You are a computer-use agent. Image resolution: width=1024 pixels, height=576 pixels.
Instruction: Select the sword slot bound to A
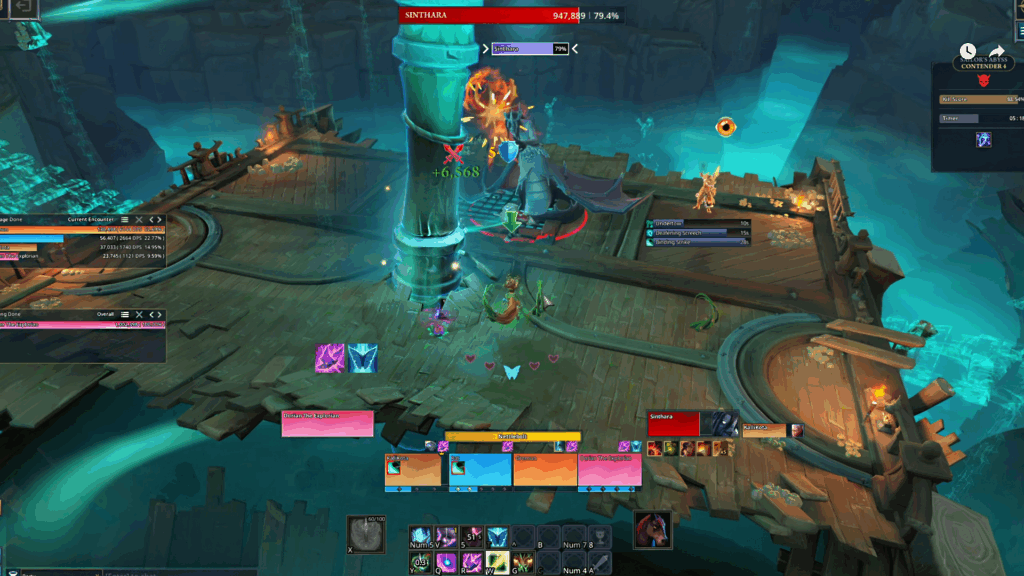pyautogui.click(x=599, y=562)
